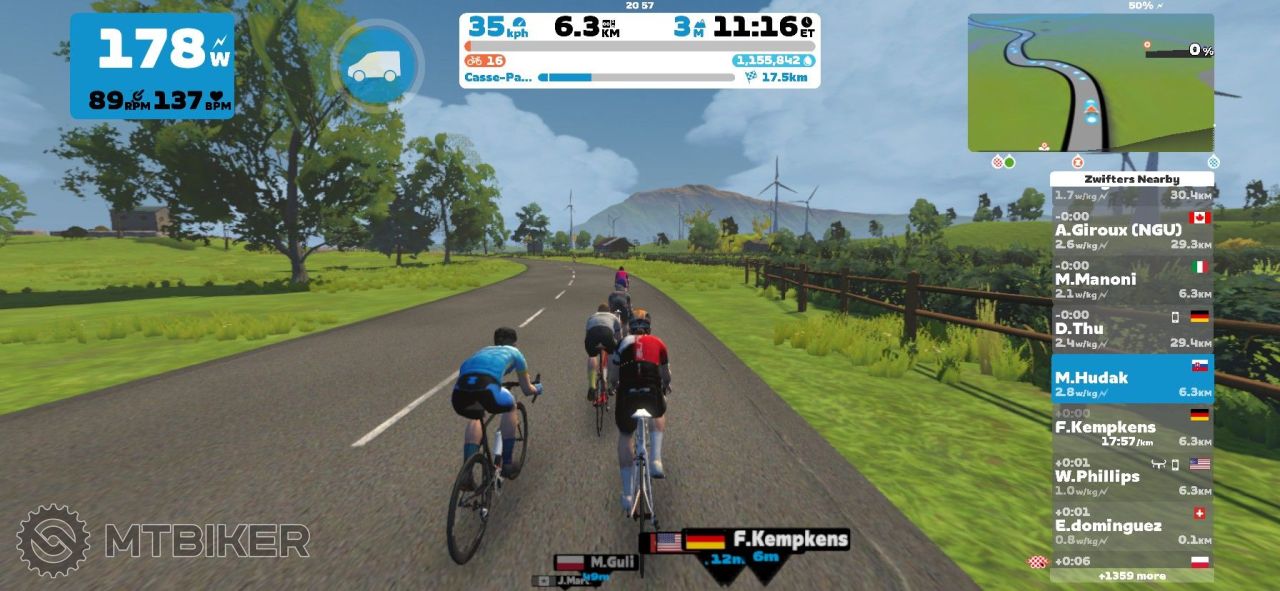1280x591 pixels.
Task: Click the Zwifters Nearby header
Action: point(1131,179)
